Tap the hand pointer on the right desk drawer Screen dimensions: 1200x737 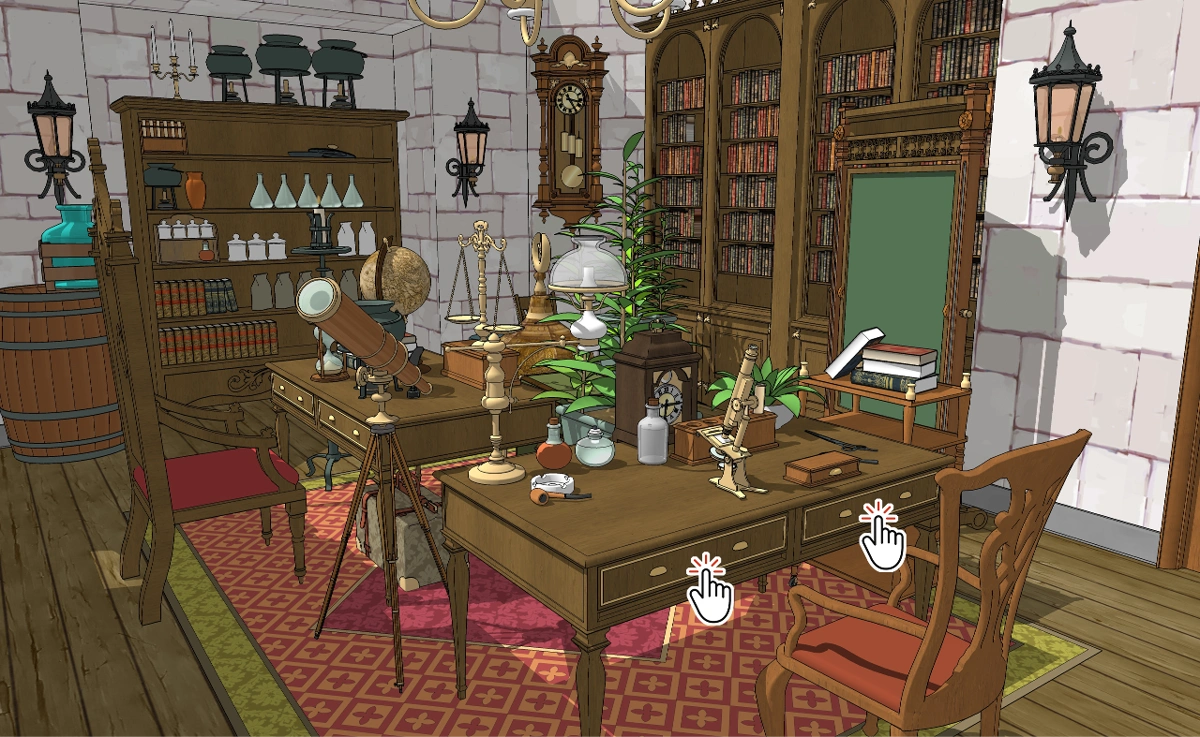click(882, 538)
